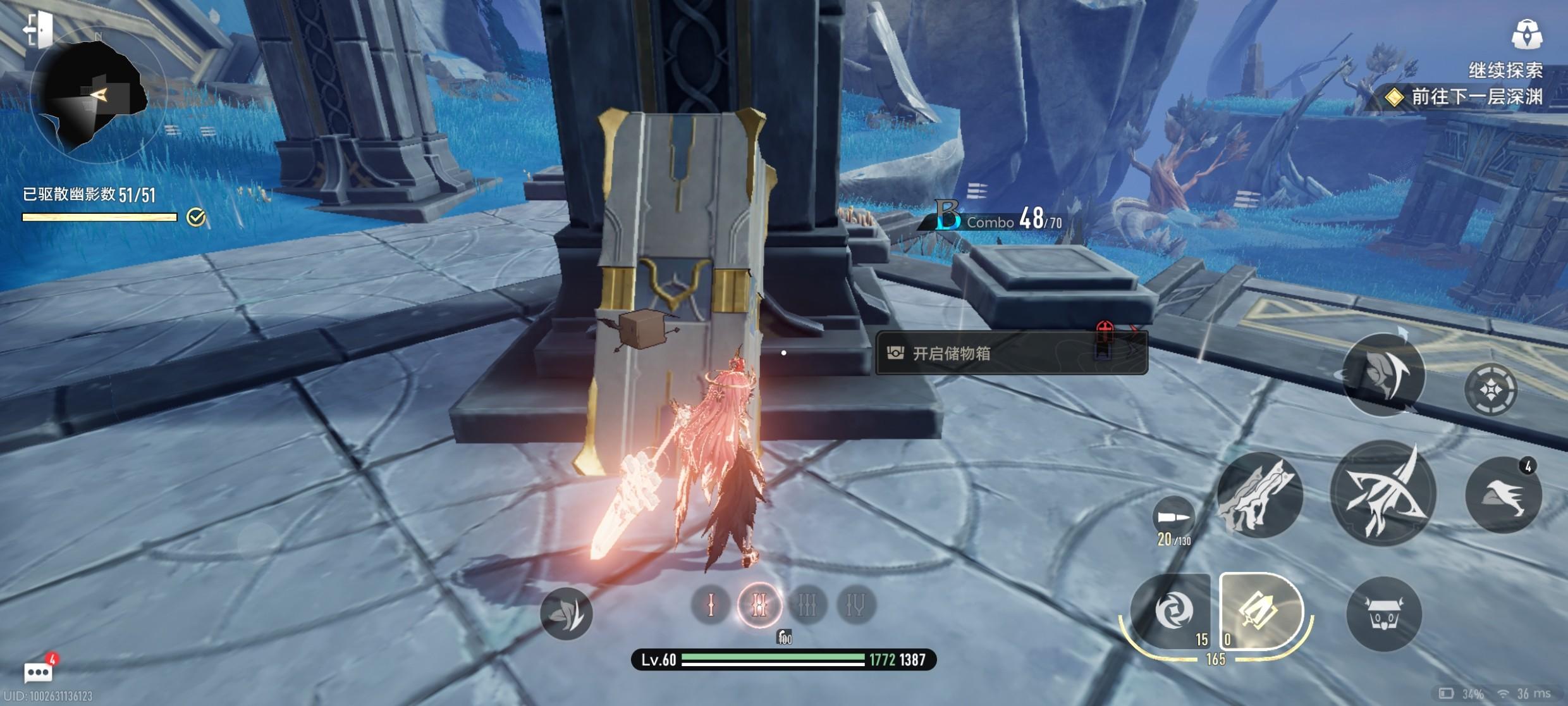Select the Roman numeral IV slot

point(855,605)
